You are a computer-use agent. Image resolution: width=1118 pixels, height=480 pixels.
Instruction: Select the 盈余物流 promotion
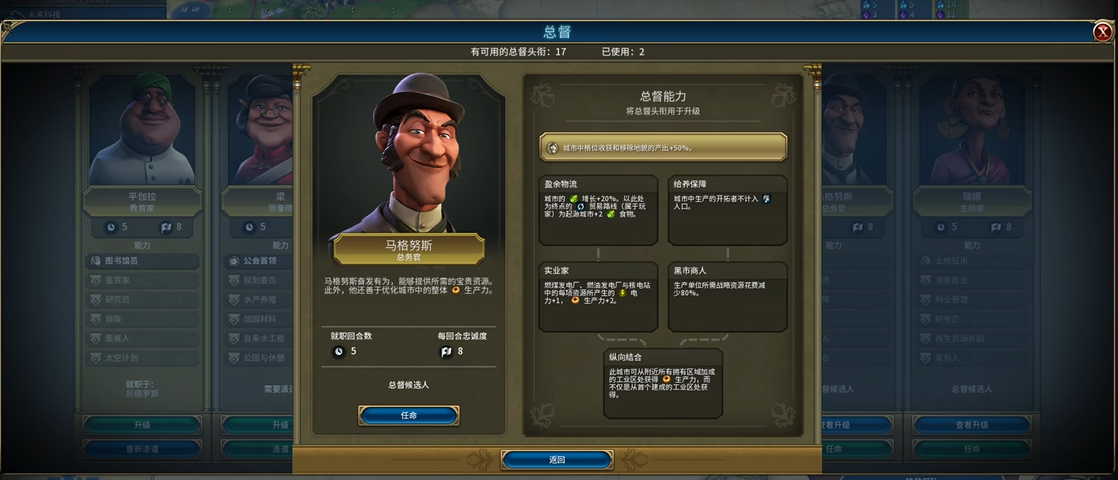[x=598, y=210]
